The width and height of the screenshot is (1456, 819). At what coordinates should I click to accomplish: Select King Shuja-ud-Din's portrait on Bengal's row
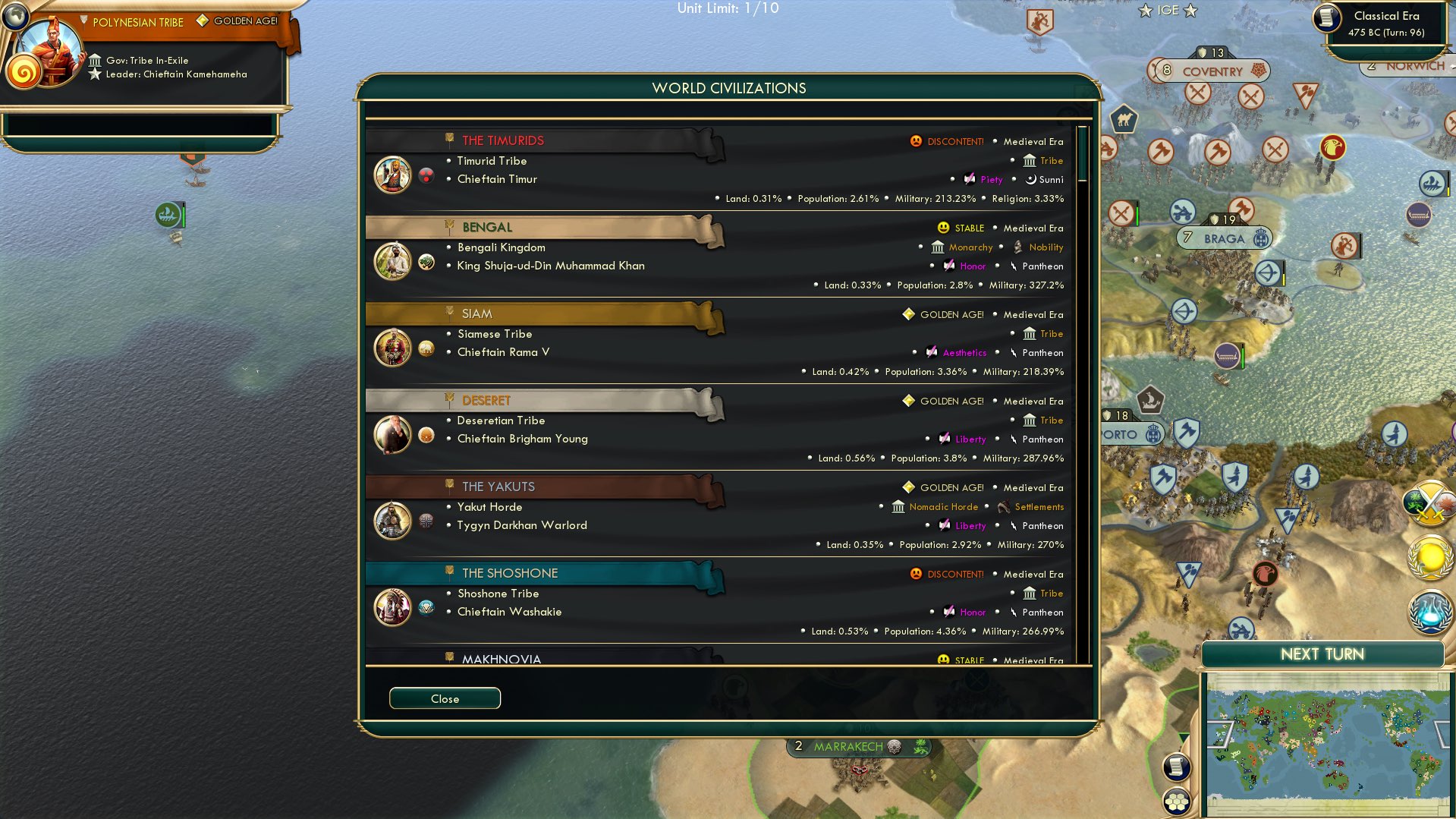coord(392,260)
